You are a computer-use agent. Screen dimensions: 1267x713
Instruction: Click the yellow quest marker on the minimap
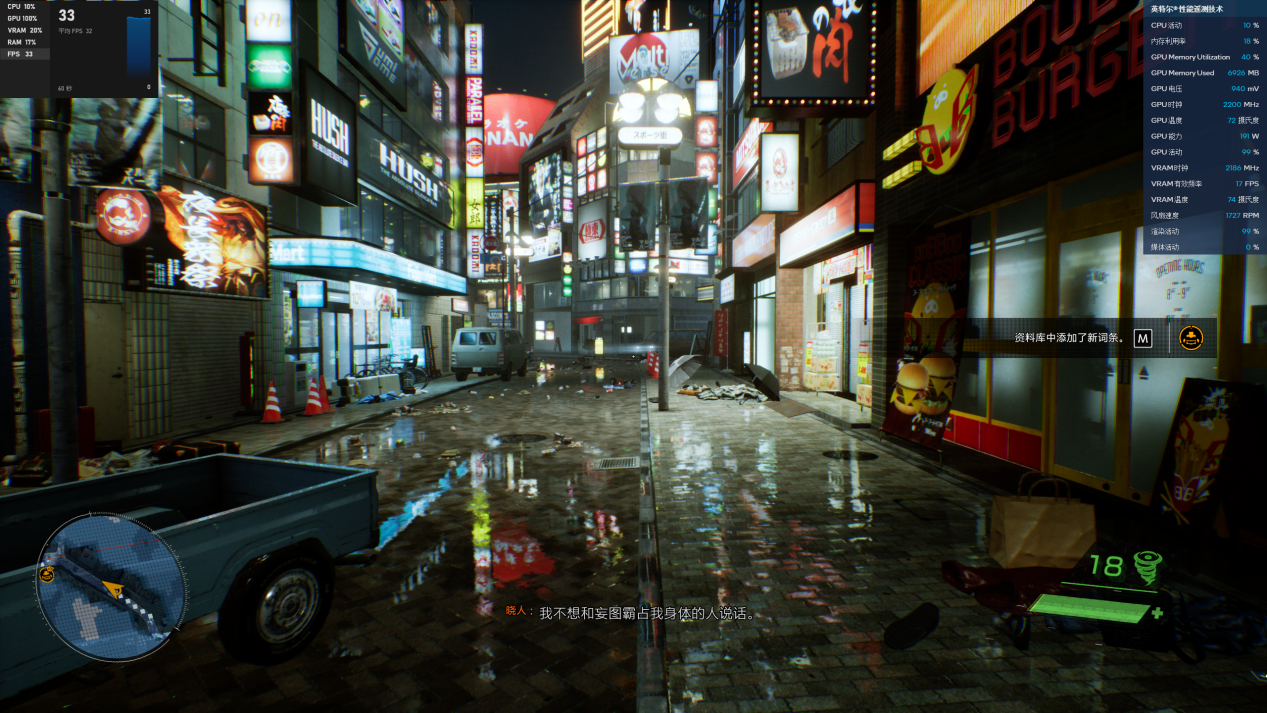[47, 574]
